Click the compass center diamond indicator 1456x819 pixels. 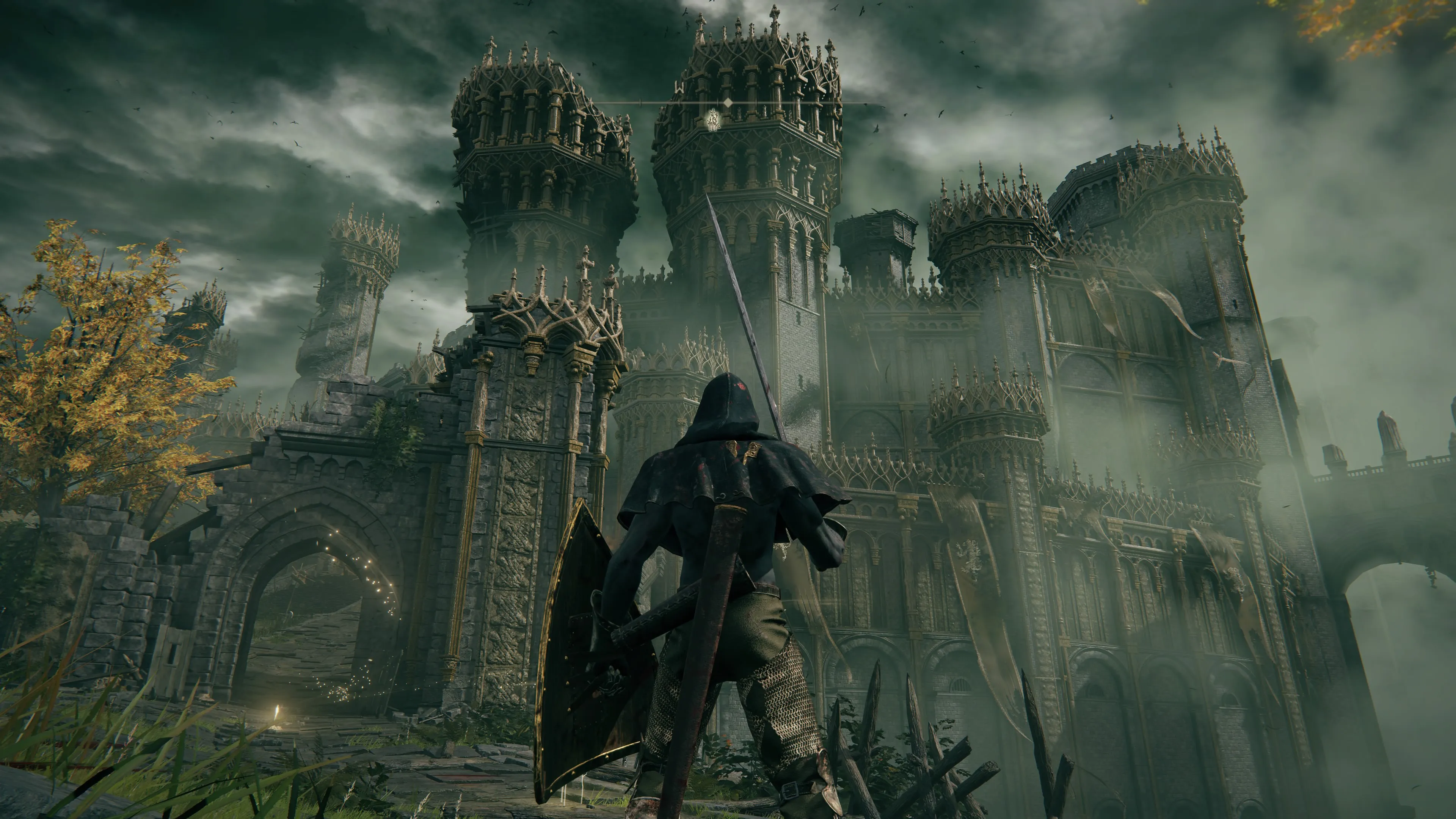[x=728, y=102]
